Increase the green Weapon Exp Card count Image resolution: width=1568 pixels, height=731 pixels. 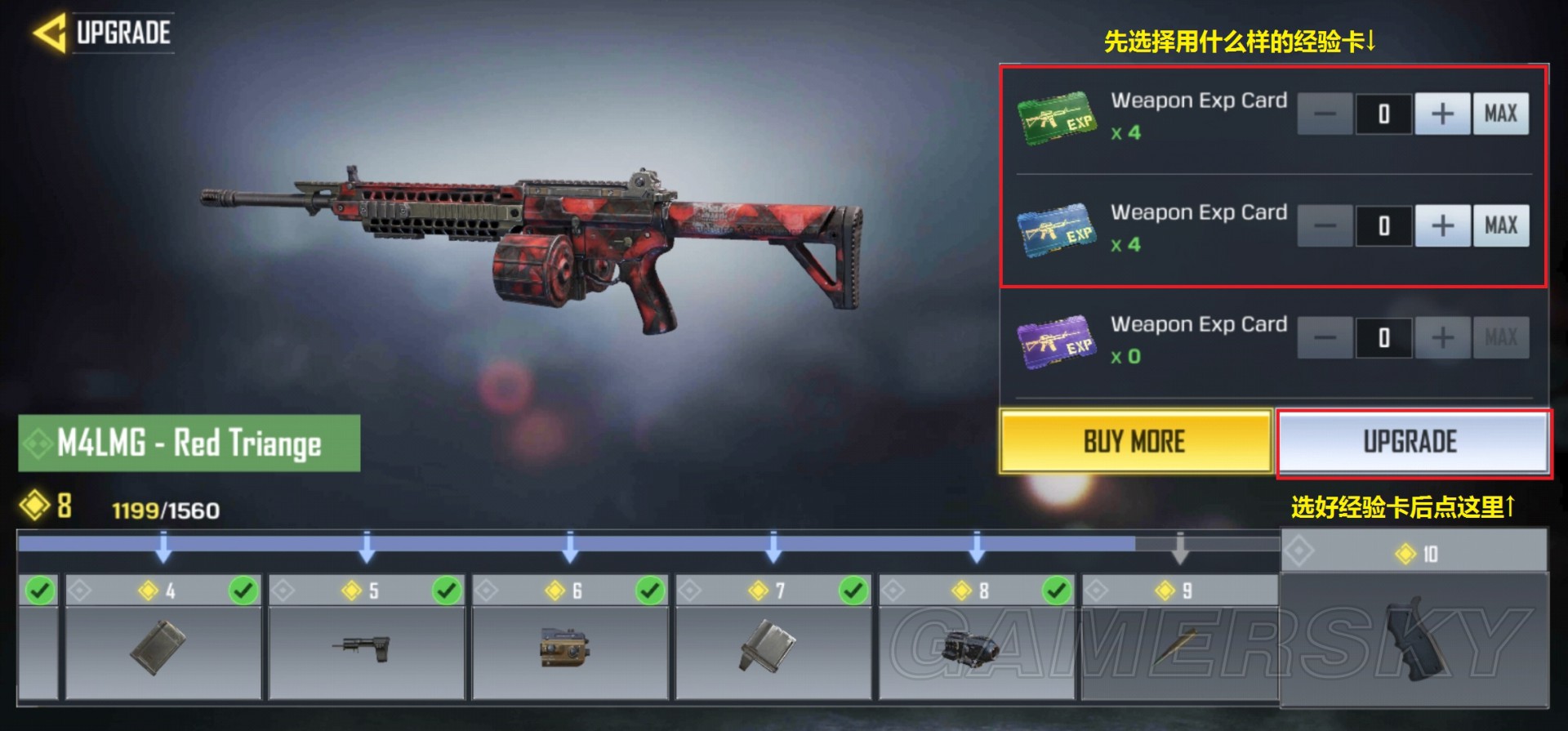pyautogui.click(x=1442, y=114)
